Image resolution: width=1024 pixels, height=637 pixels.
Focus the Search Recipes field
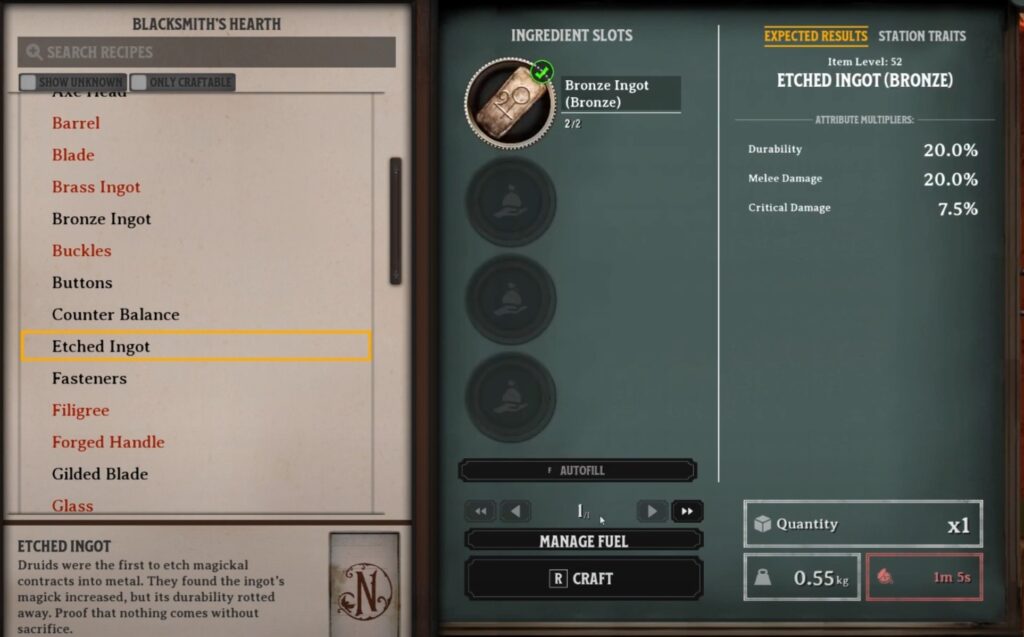click(210, 52)
